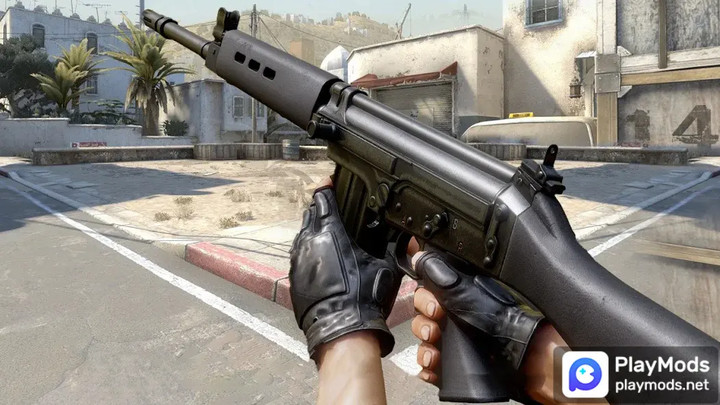720x405 pixels.
Task: Click the PlayMods logo watermark
Action: pos(587,375)
